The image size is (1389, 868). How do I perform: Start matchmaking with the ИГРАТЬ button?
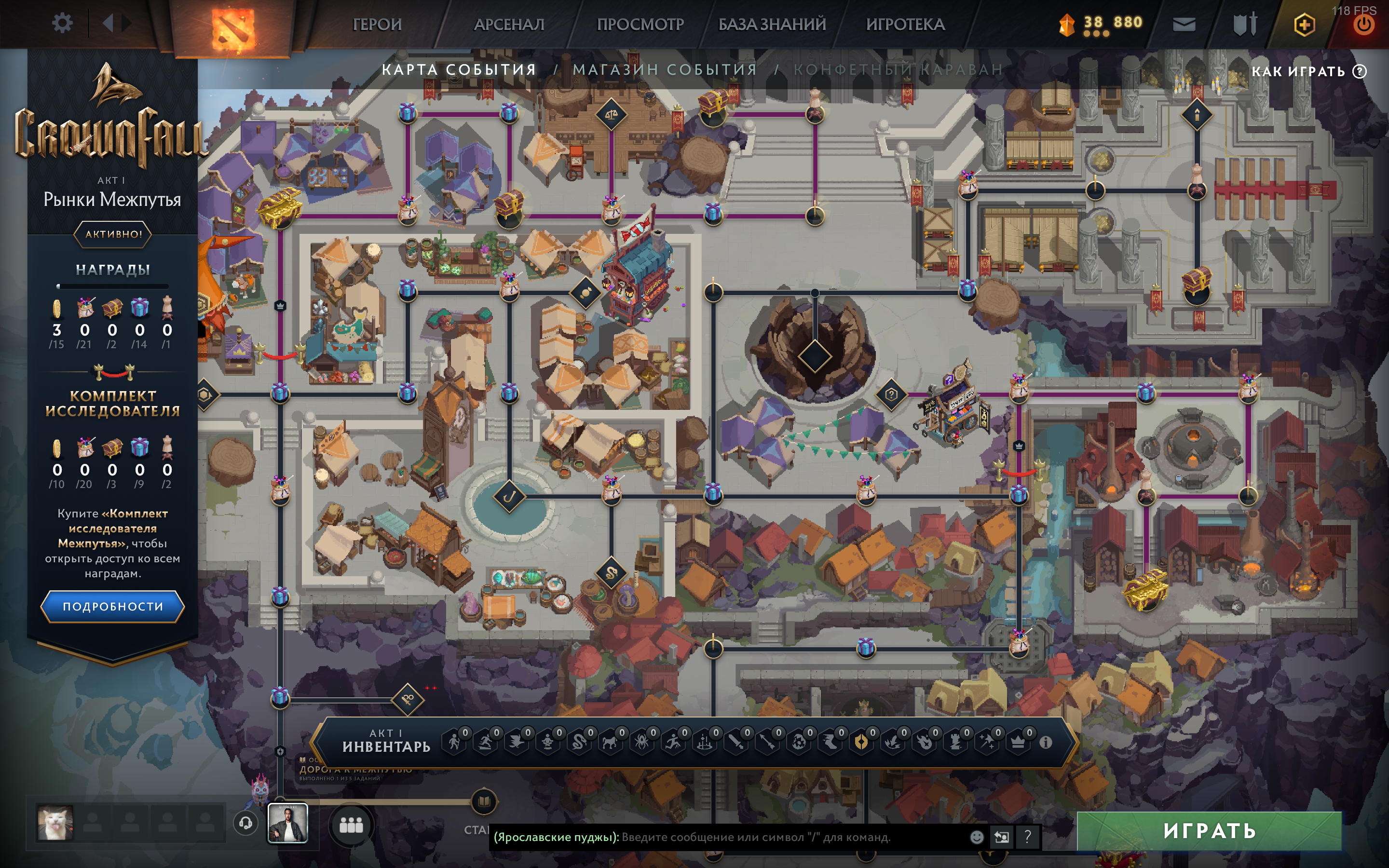point(1209,830)
